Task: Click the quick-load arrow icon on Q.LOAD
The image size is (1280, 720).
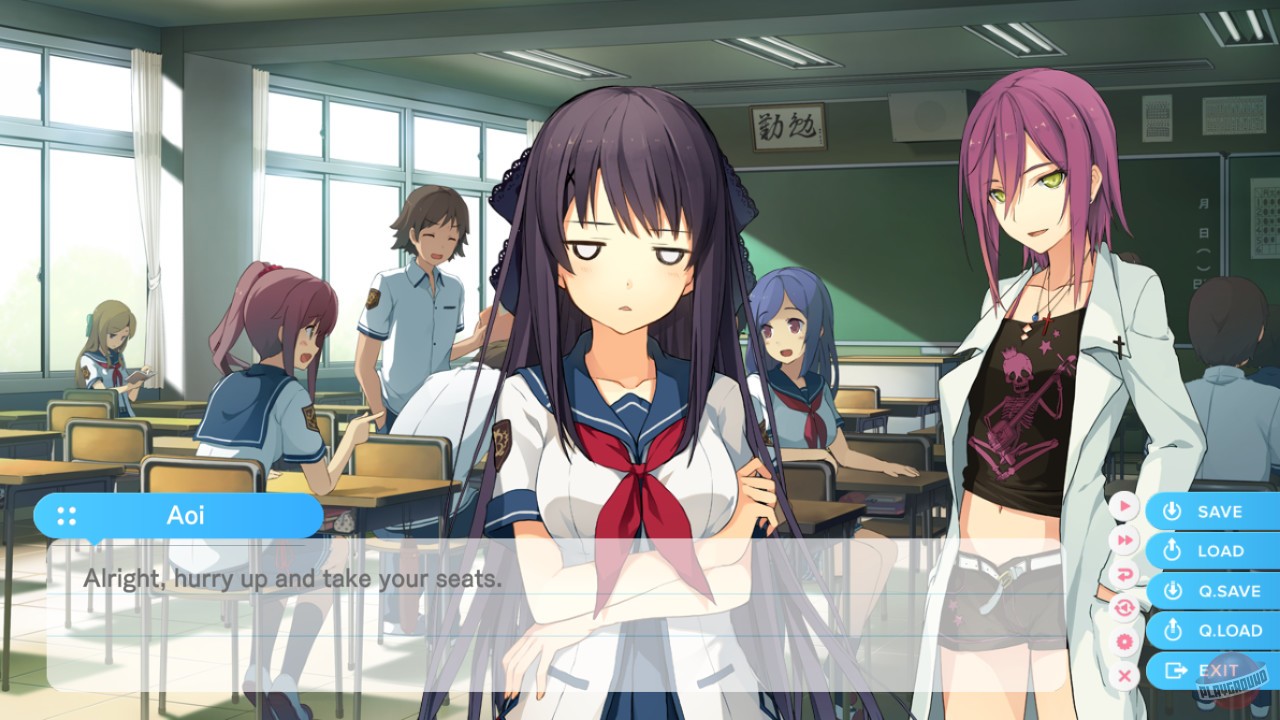Action: (x=1171, y=630)
